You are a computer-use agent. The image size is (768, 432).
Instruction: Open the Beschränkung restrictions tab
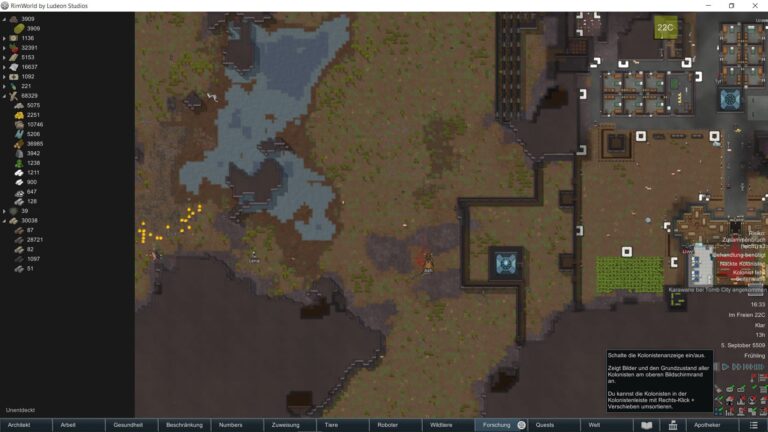click(185, 425)
